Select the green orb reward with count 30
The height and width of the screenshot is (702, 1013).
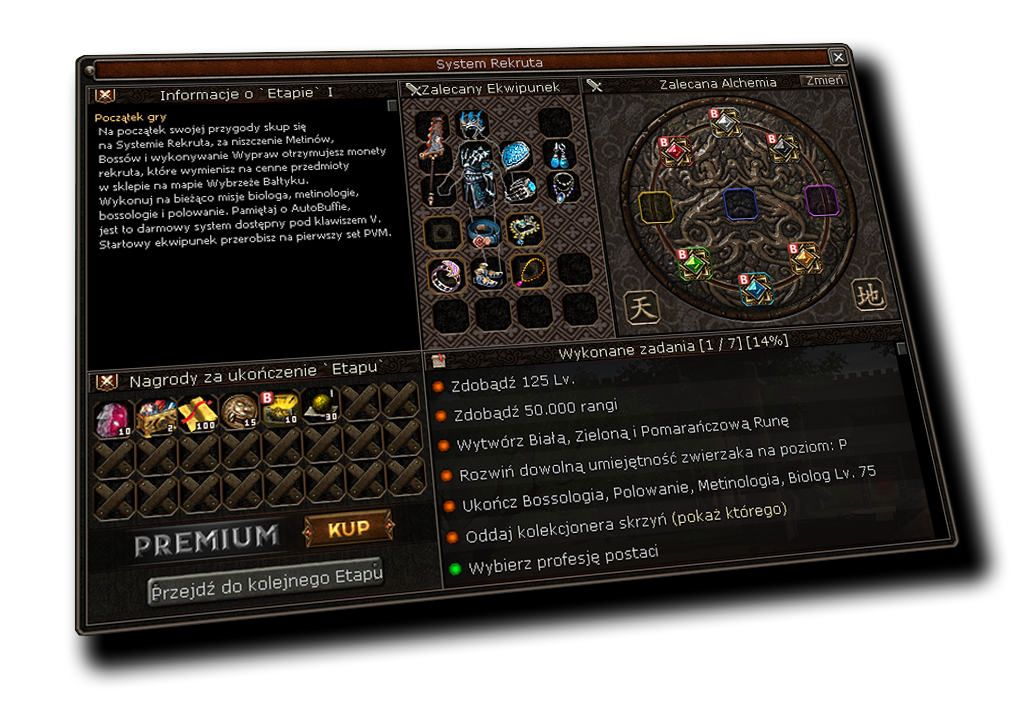322,404
